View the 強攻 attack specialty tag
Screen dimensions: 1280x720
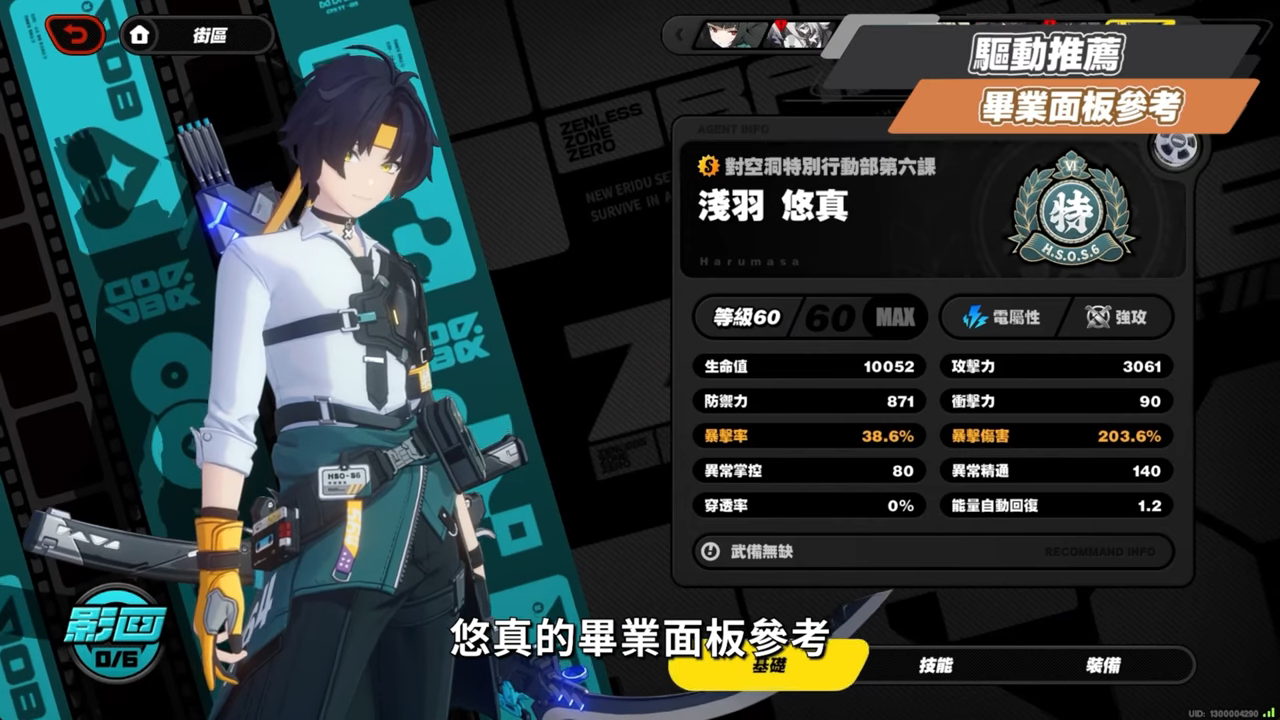1116,317
